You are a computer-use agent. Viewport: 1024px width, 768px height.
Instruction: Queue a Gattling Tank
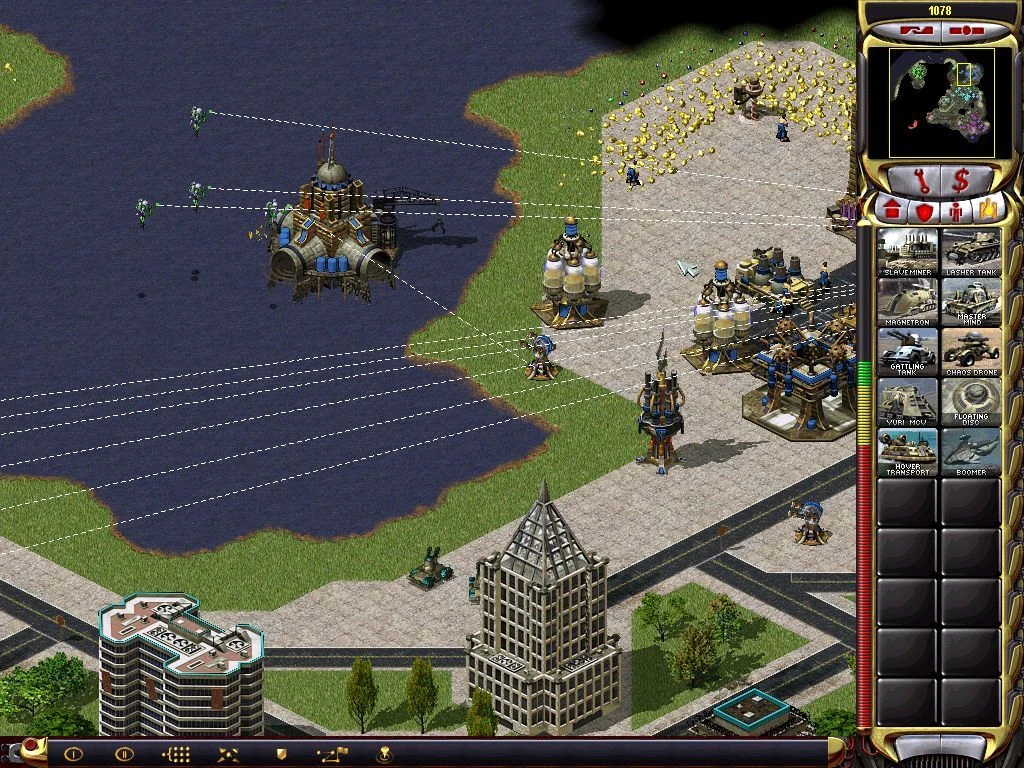(x=908, y=353)
